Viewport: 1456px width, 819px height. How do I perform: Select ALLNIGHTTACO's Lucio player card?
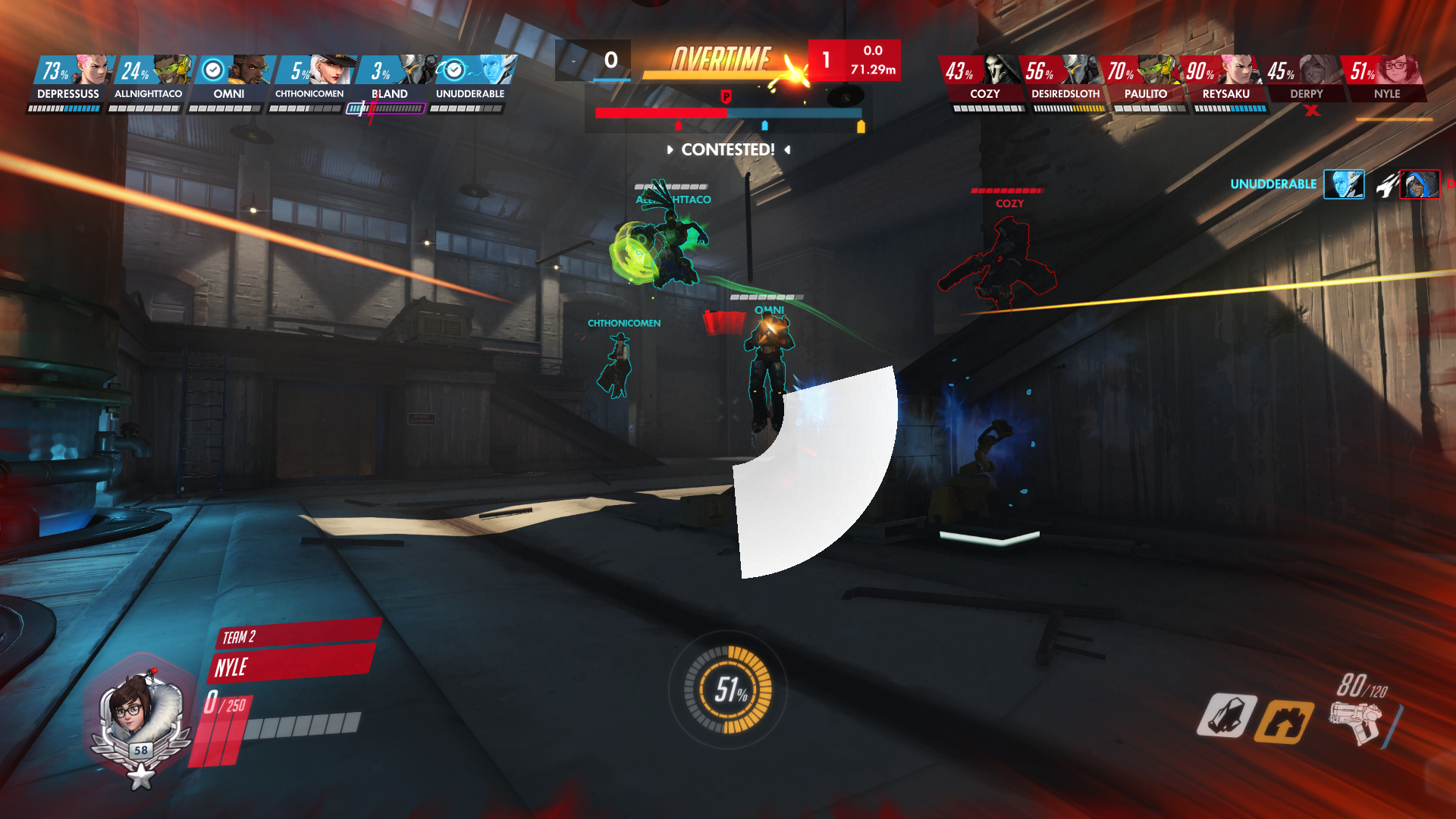[149, 80]
